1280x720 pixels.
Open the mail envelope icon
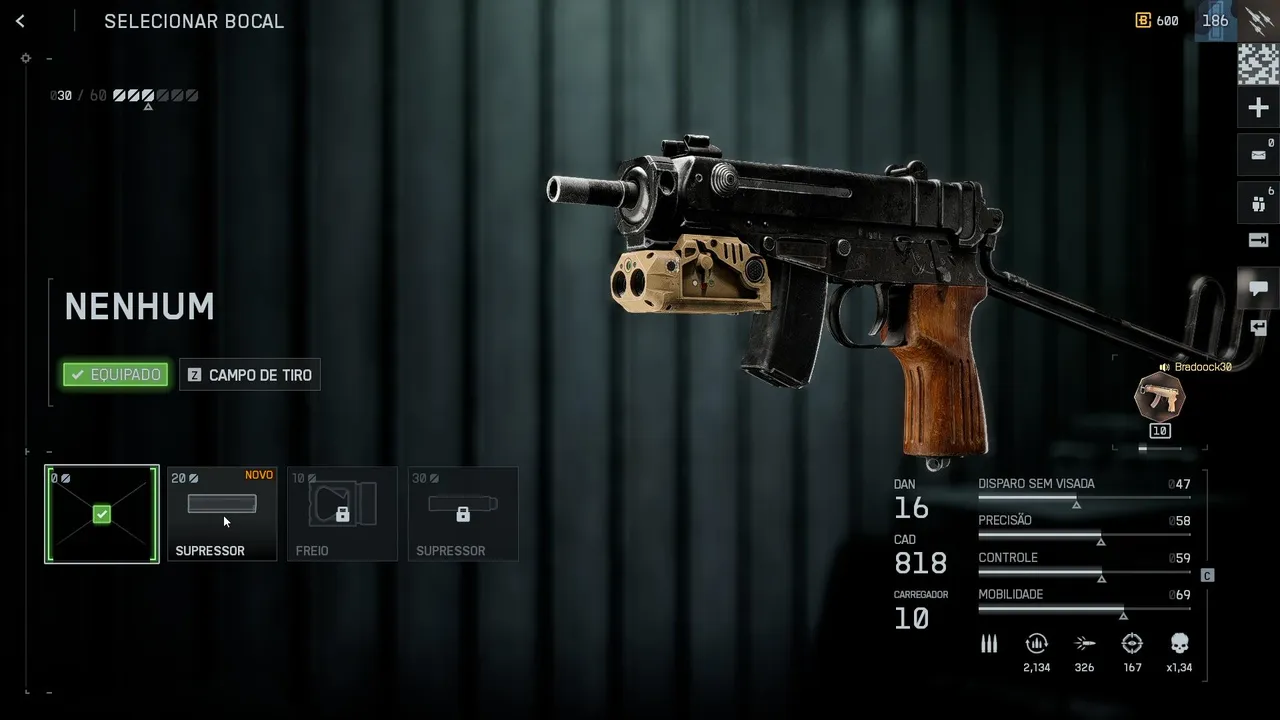click(1258, 155)
